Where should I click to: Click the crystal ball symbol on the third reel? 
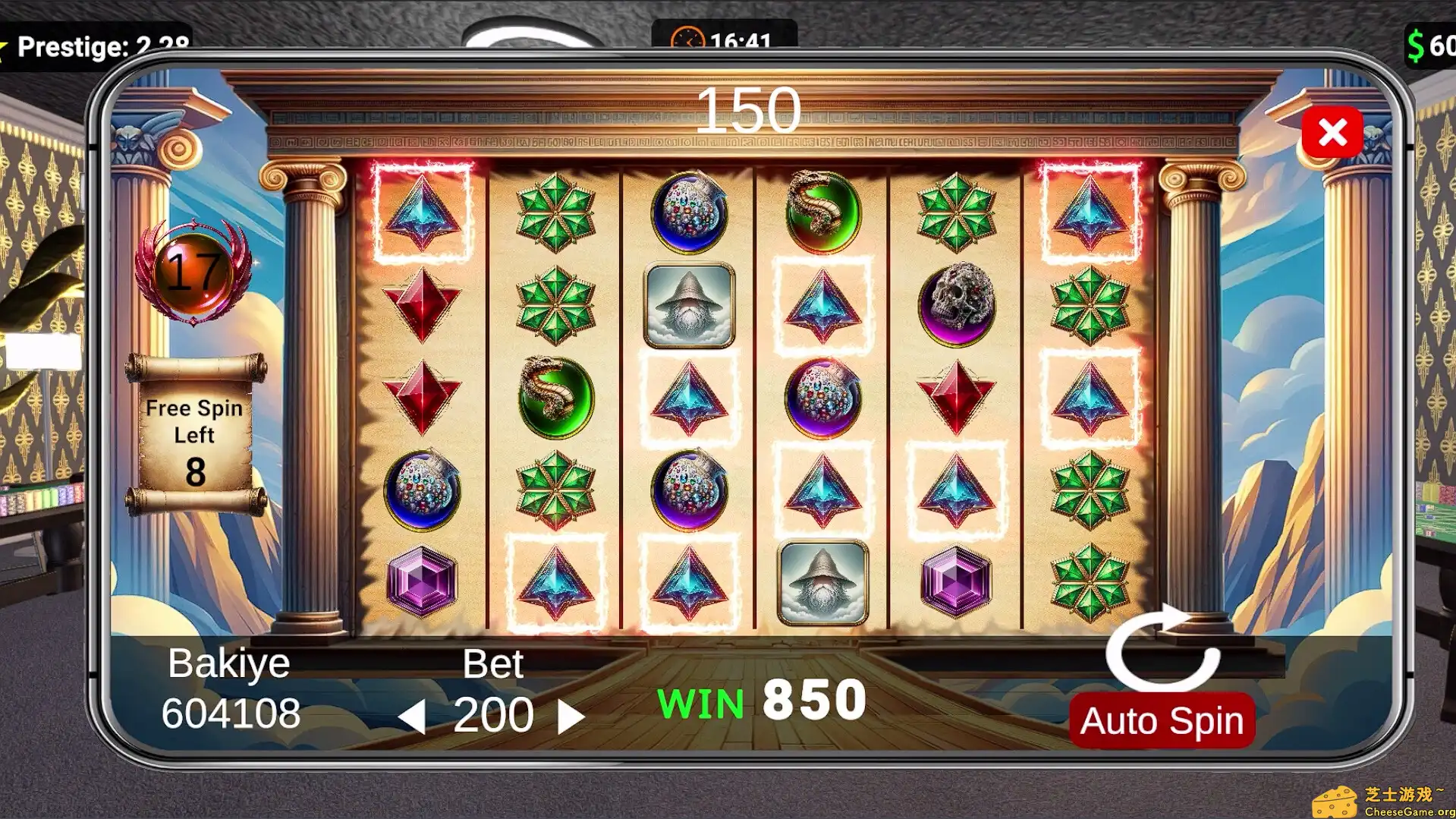[x=688, y=213]
